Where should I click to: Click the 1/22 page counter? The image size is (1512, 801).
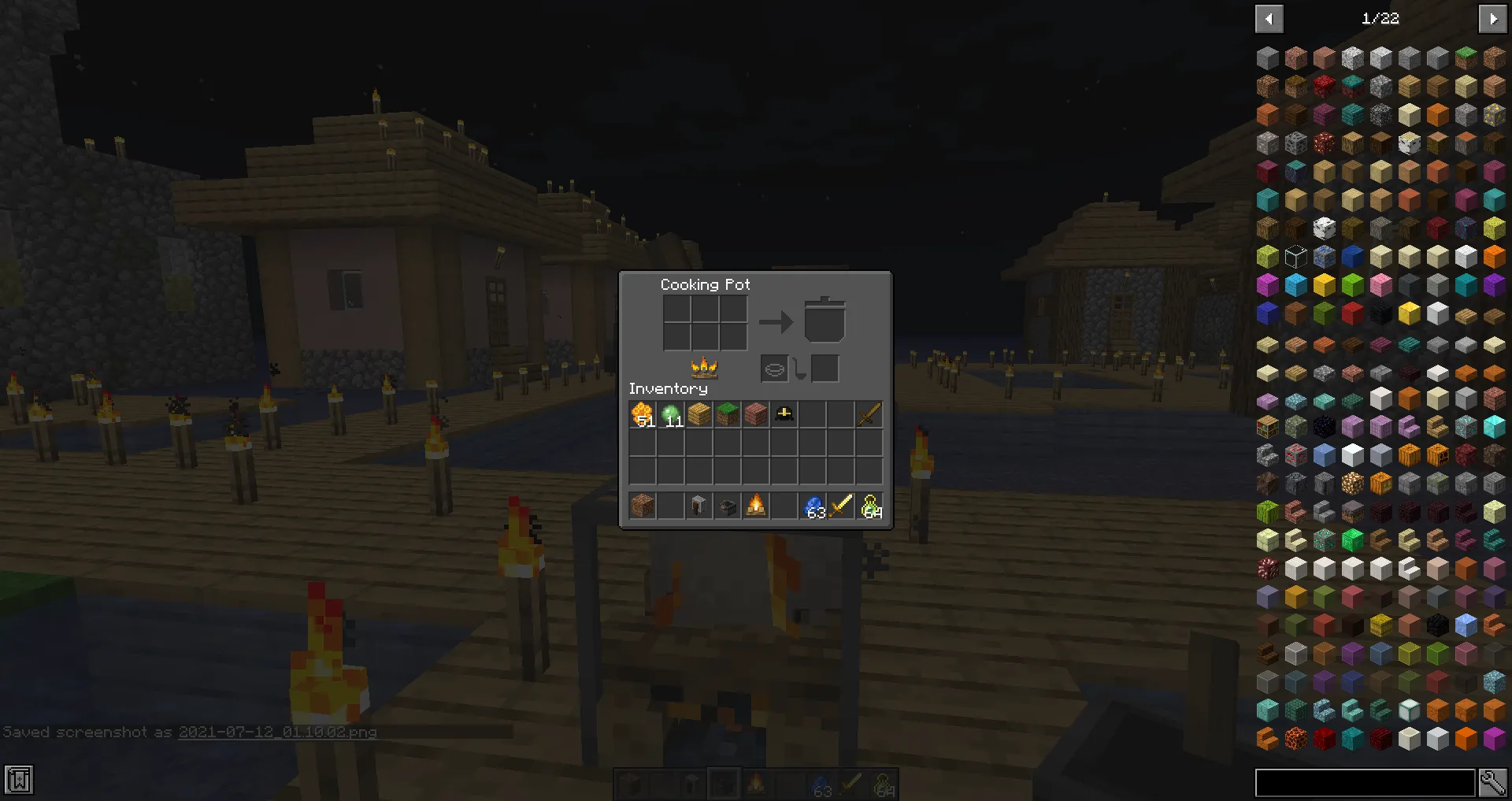(x=1380, y=18)
